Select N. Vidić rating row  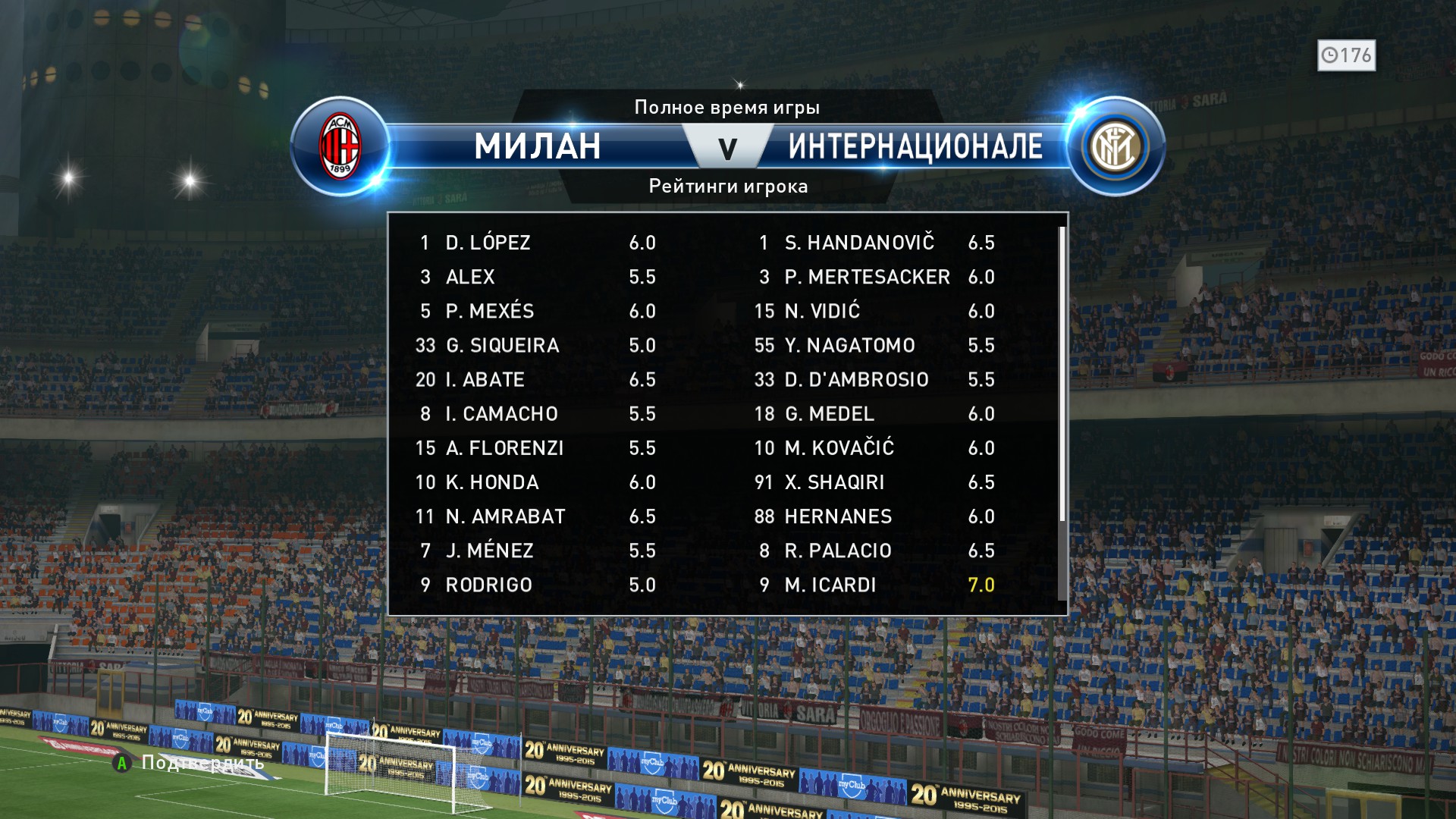tap(874, 311)
